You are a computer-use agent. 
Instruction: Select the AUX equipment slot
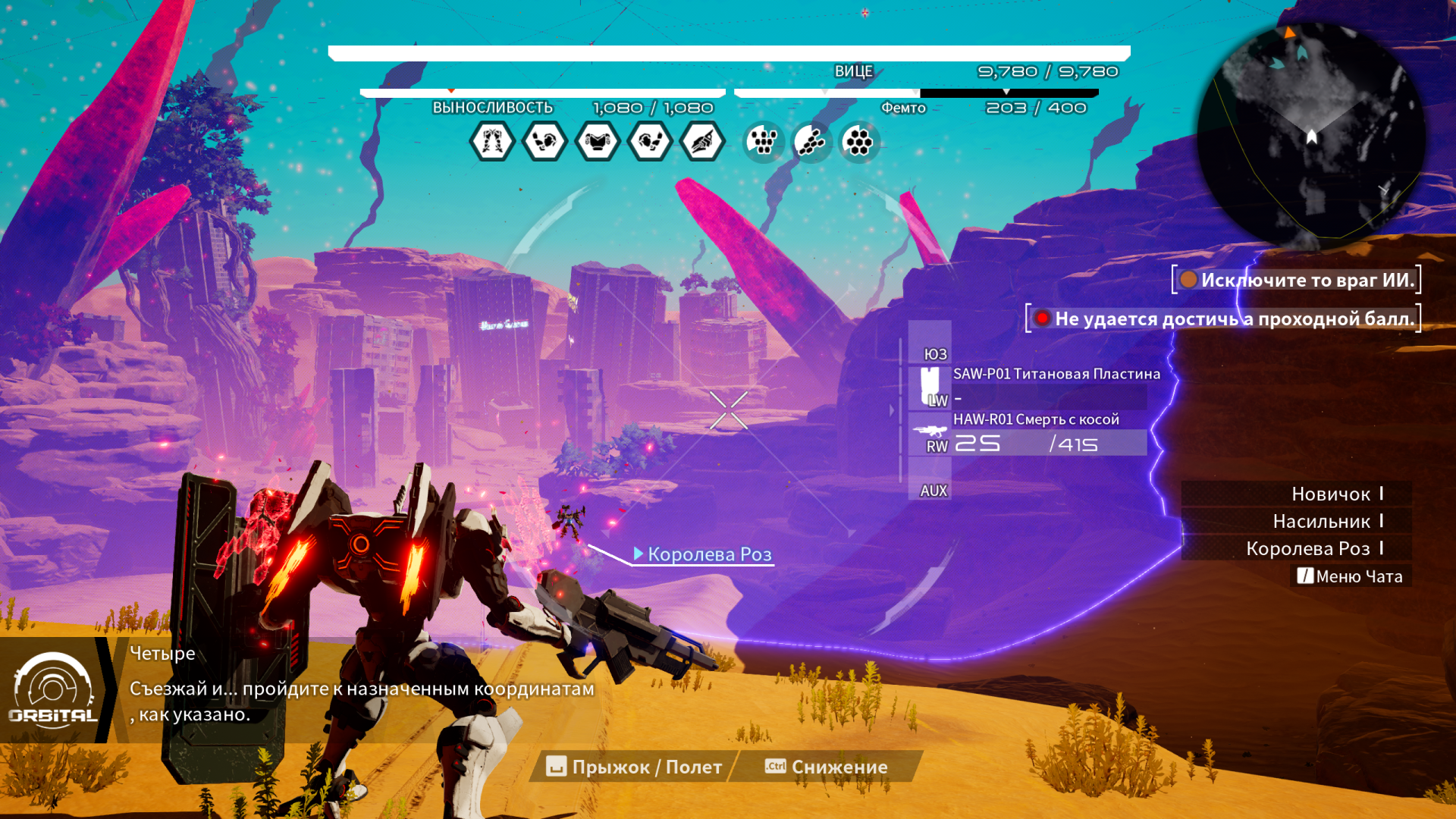[x=933, y=491]
